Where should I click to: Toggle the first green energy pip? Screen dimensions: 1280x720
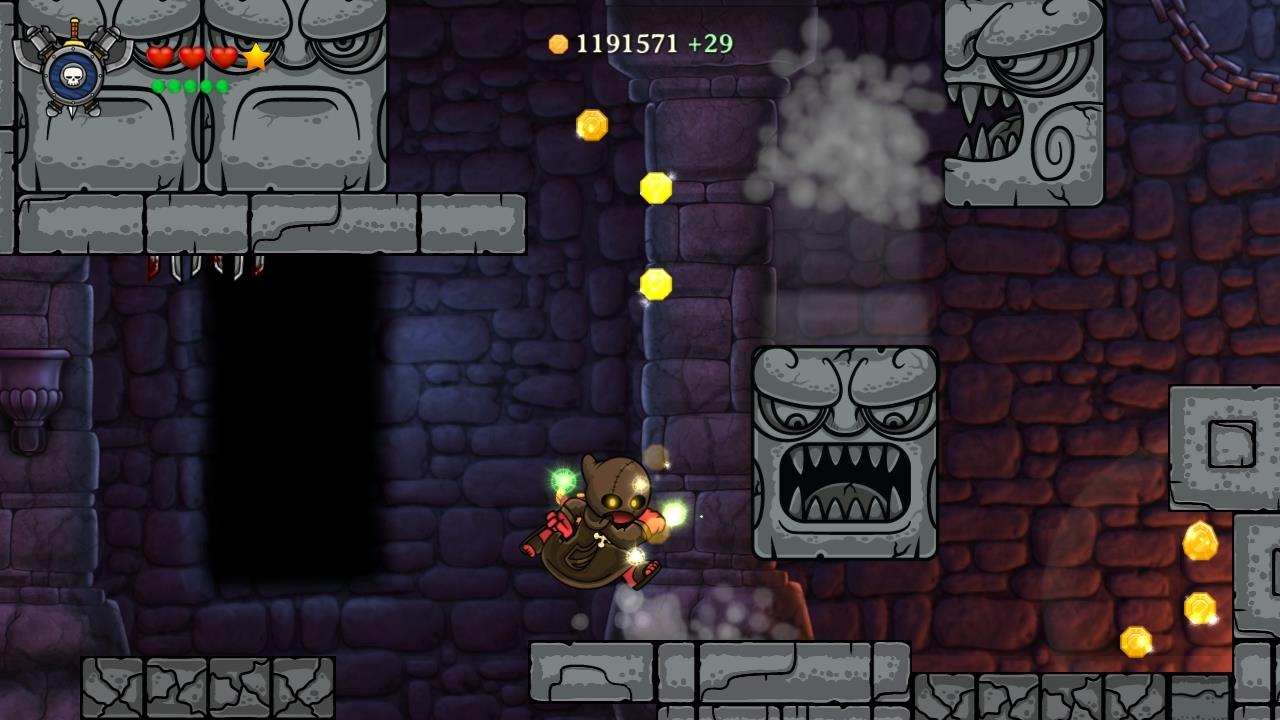coord(158,86)
